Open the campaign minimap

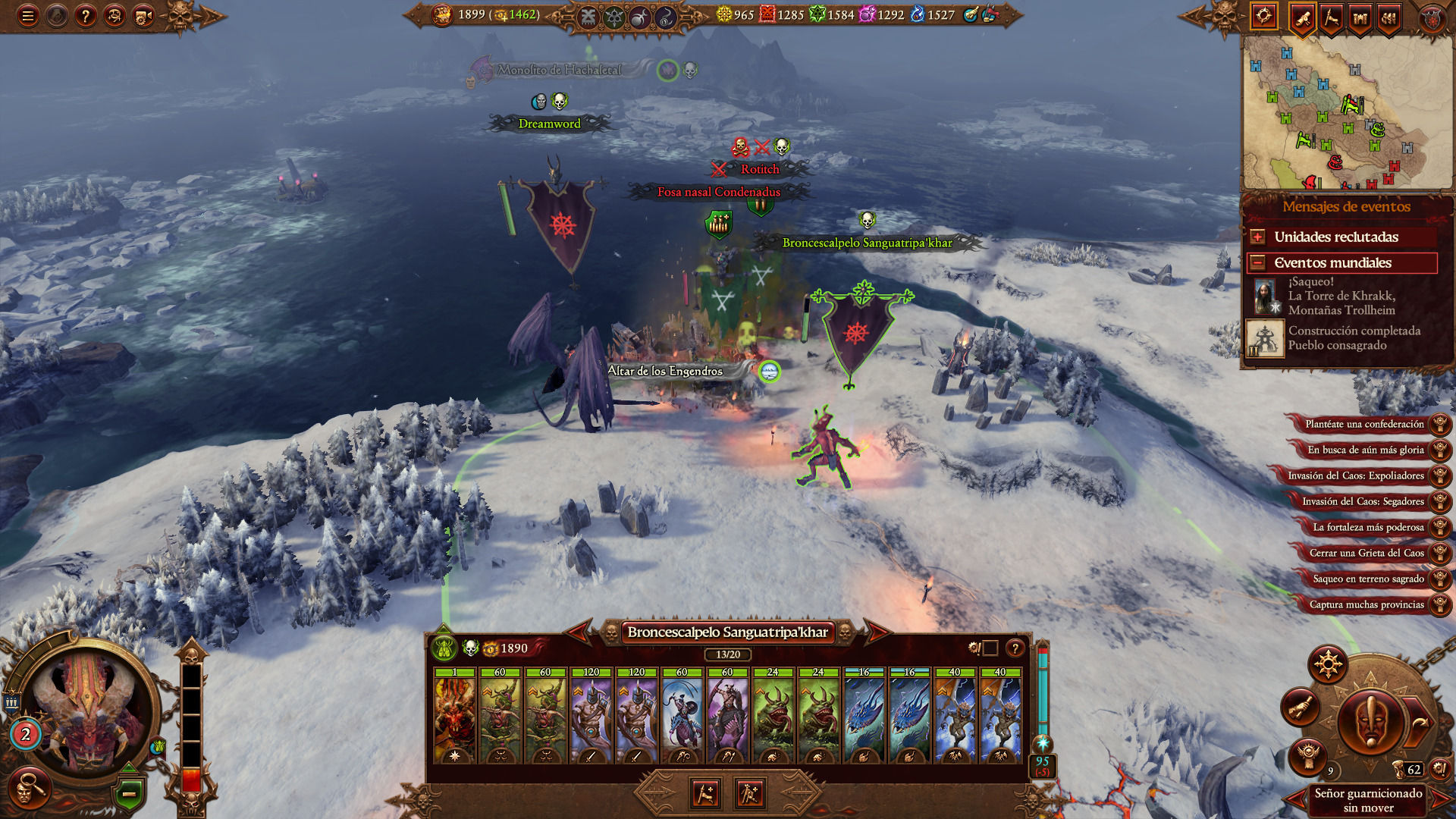pyautogui.click(x=1346, y=112)
